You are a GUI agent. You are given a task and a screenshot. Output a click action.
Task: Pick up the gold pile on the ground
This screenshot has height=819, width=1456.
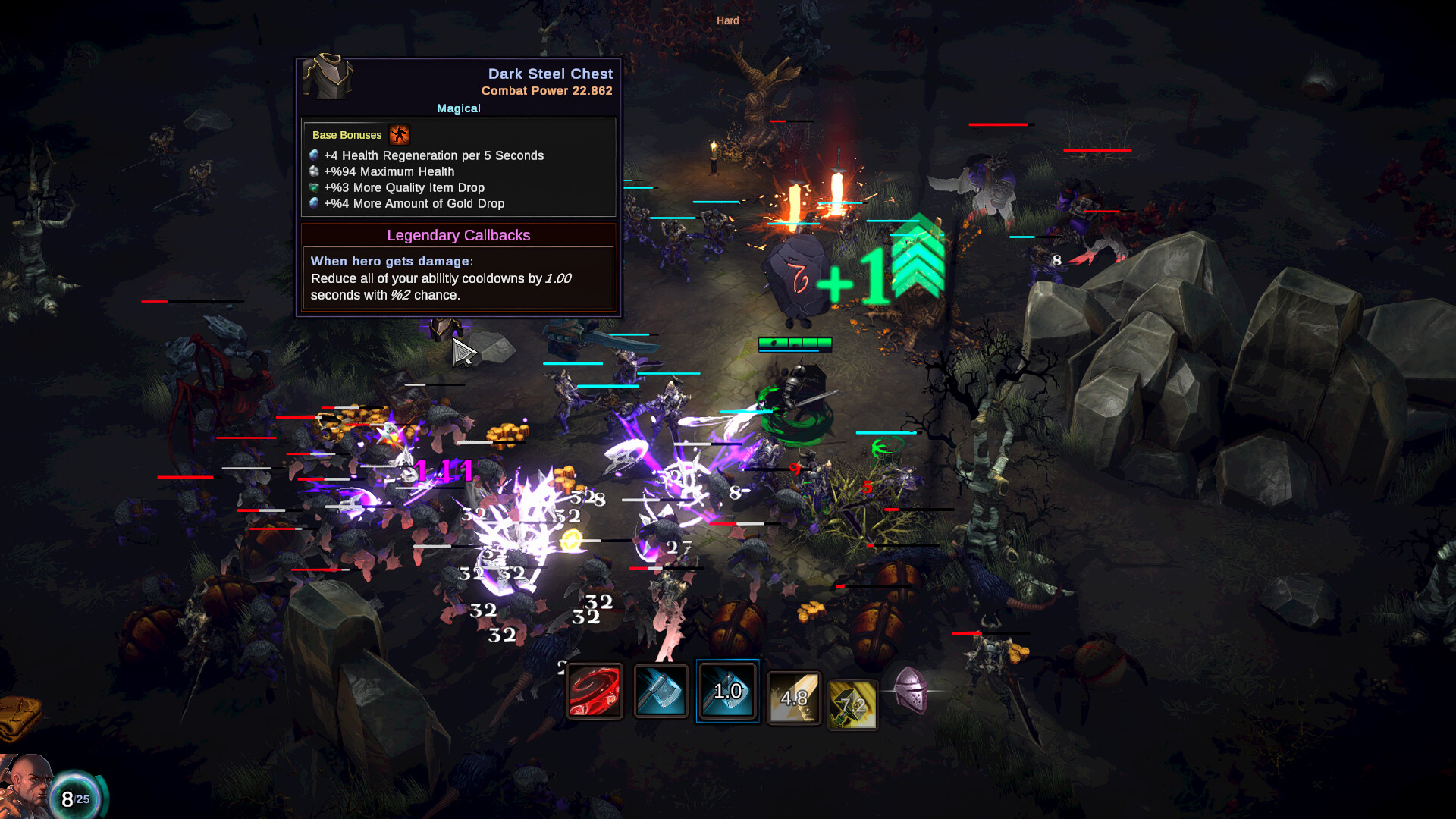(507, 435)
